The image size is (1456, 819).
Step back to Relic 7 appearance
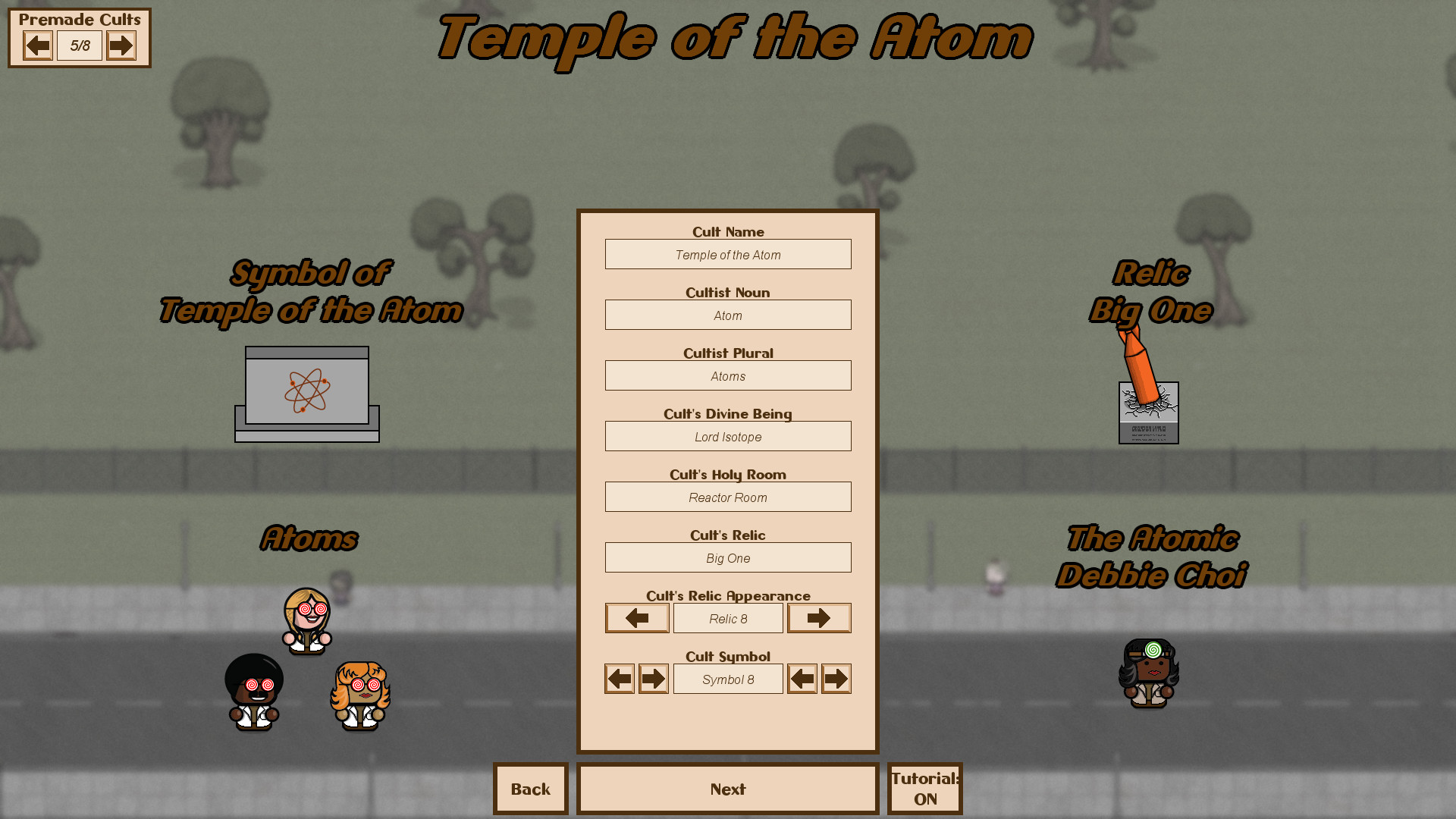click(x=636, y=617)
